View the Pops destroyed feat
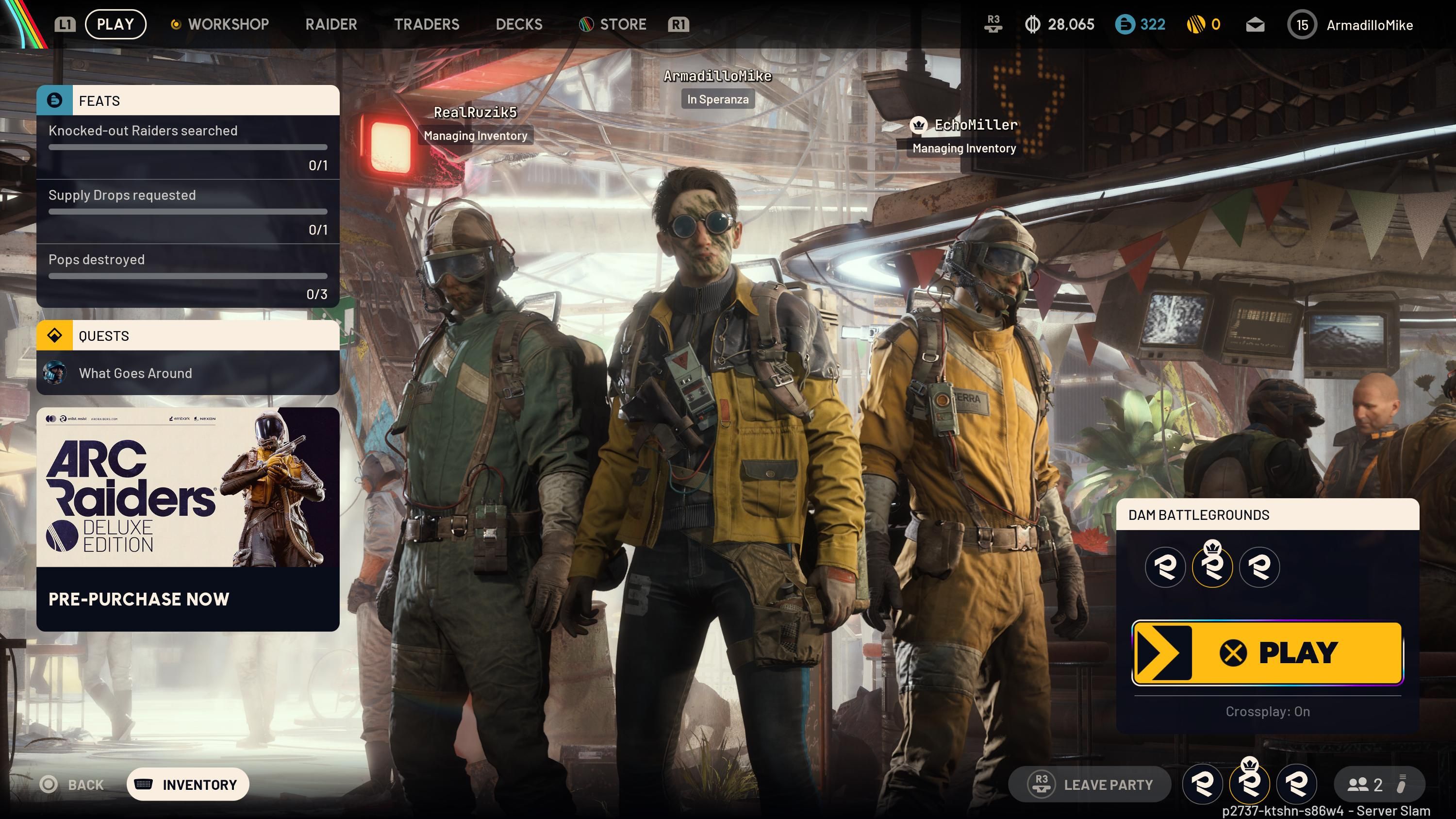This screenshot has width=1456, height=819. coord(188,276)
